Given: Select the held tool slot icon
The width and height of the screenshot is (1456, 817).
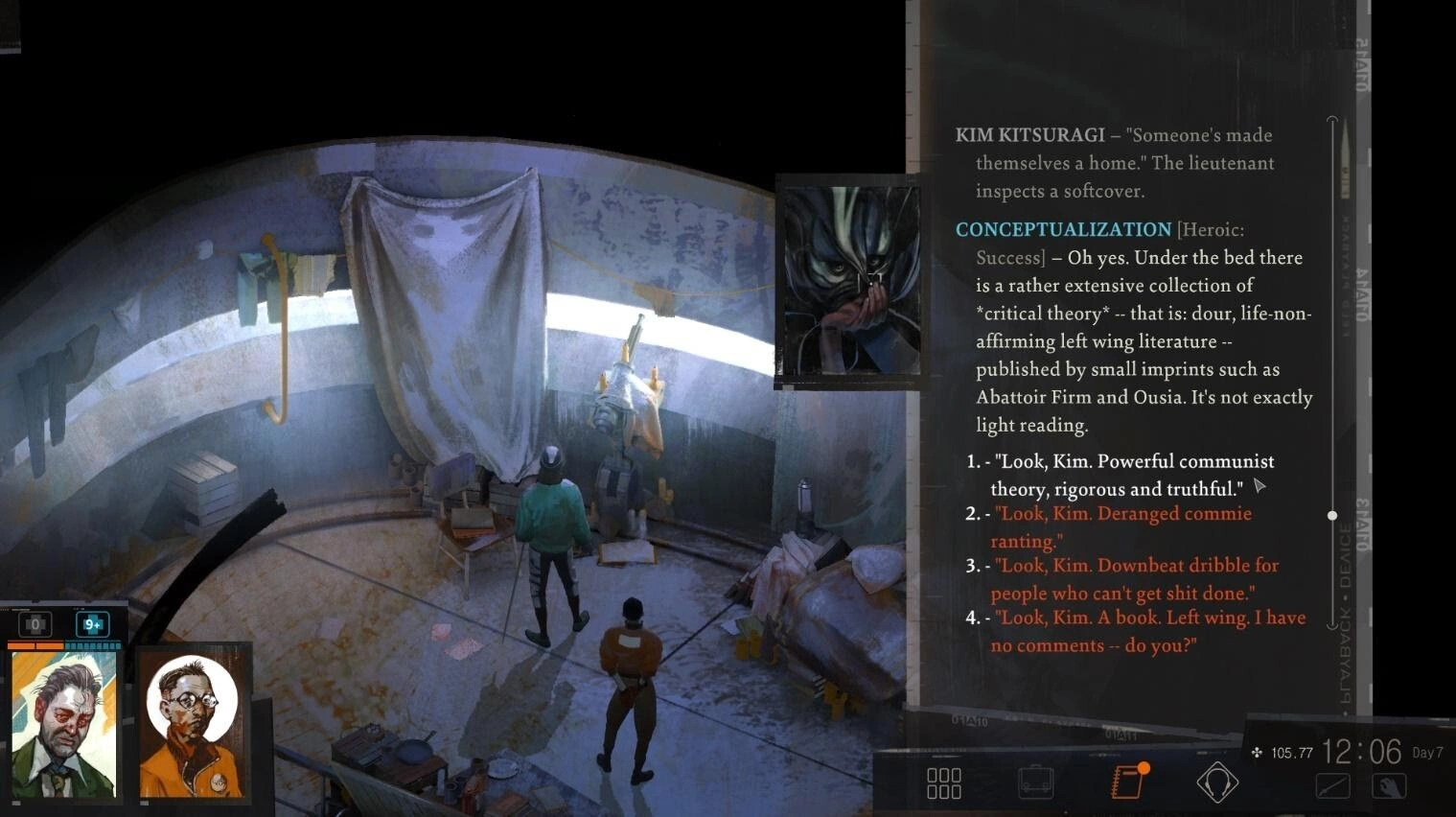Looking at the screenshot, I should (x=1333, y=785).
